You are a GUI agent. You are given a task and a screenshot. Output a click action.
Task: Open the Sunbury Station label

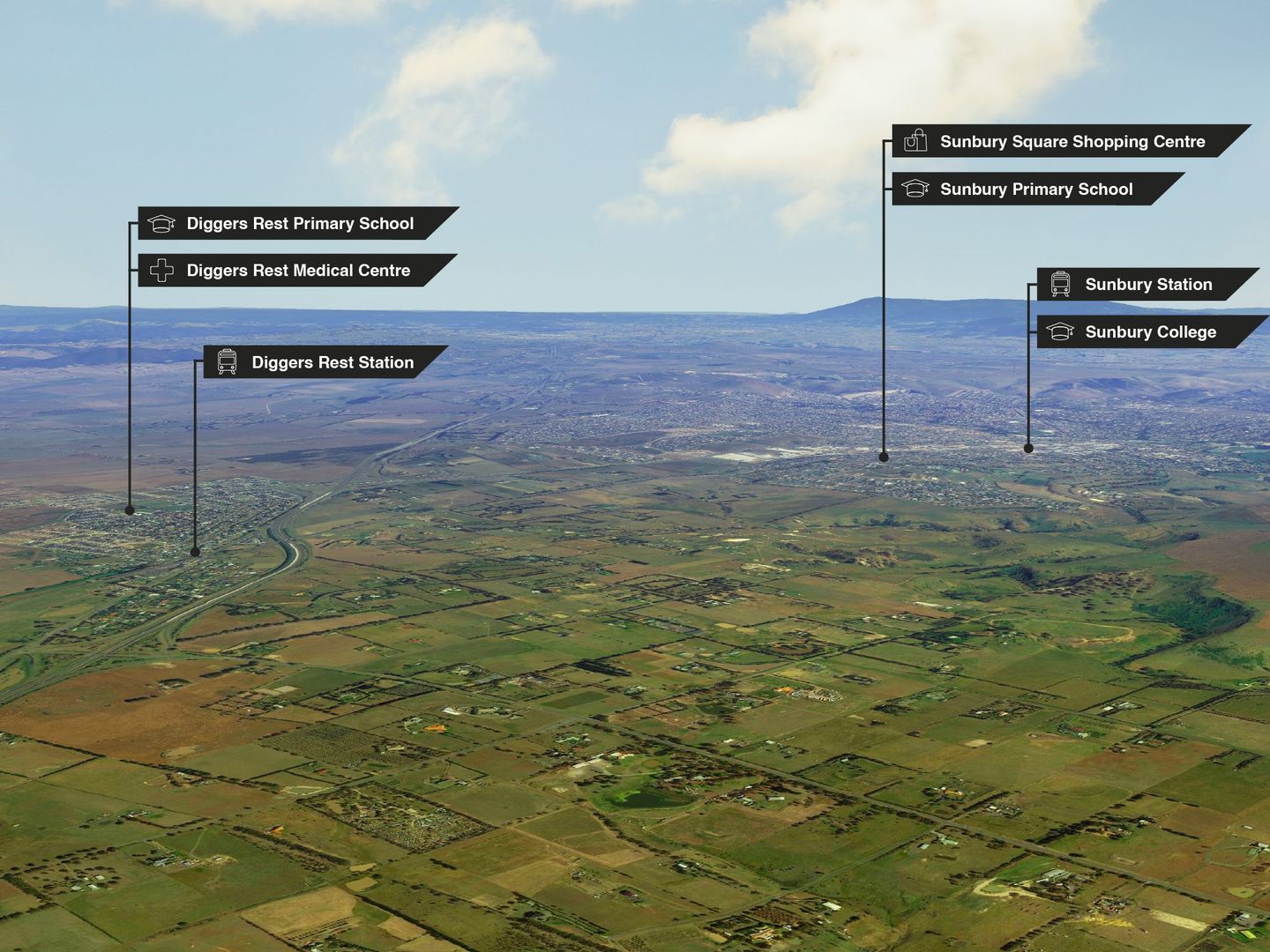pyautogui.click(x=1147, y=285)
